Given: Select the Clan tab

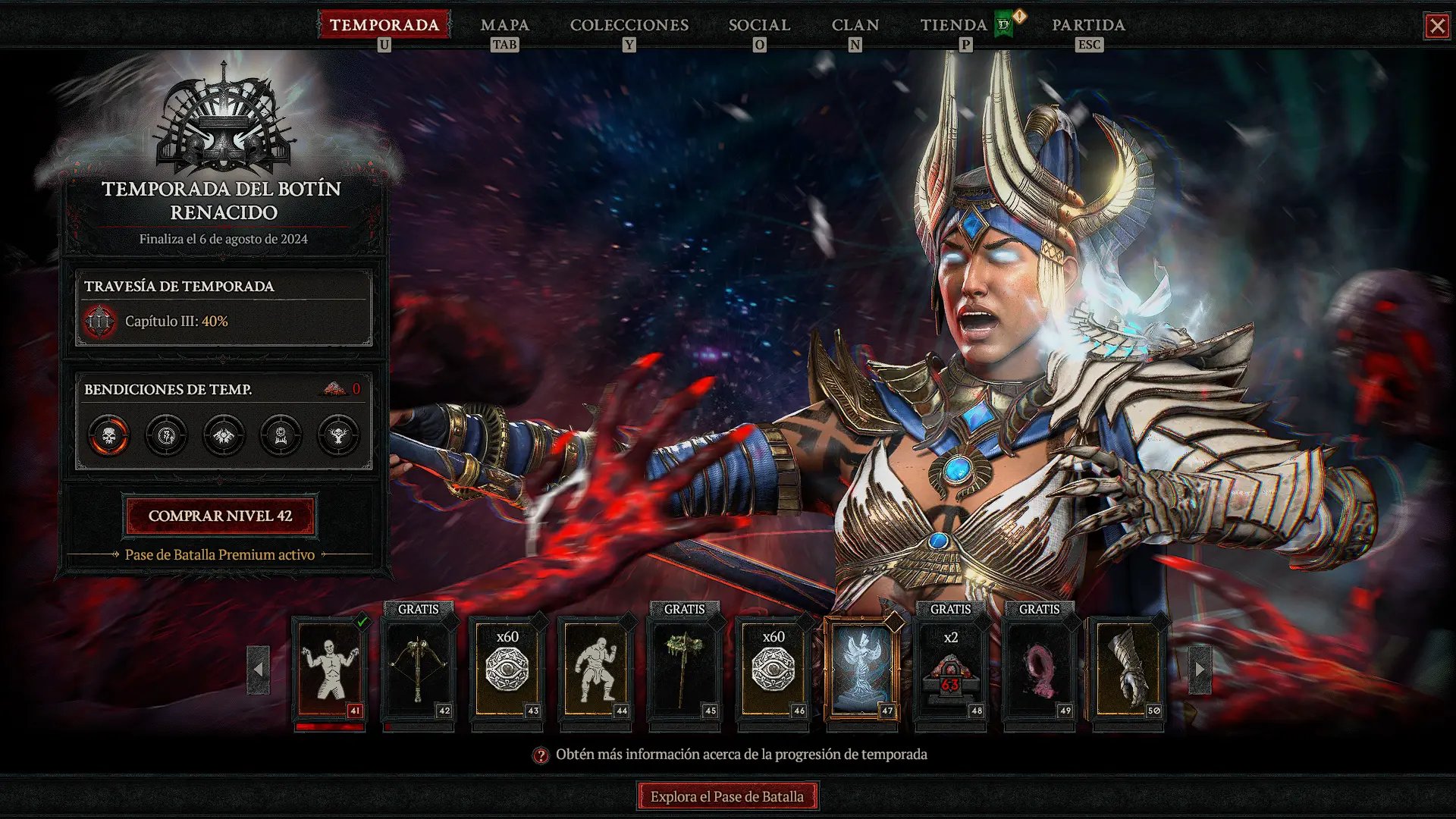Looking at the screenshot, I should [x=855, y=25].
